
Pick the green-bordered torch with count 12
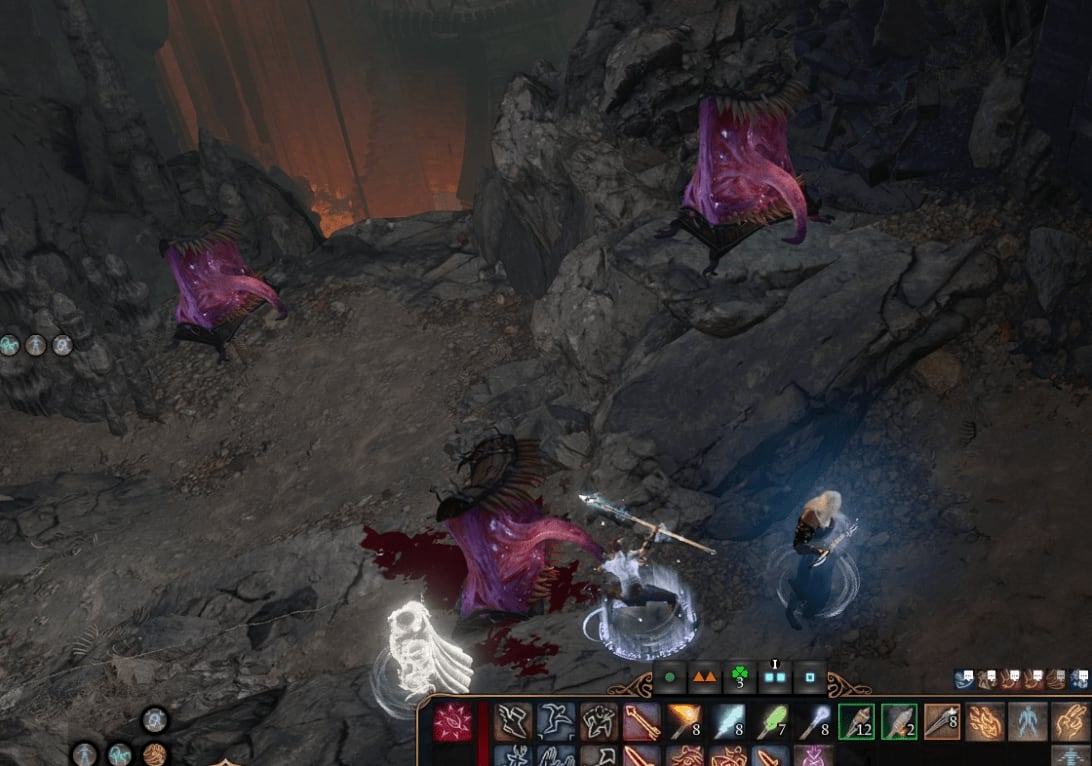point(857,721)
